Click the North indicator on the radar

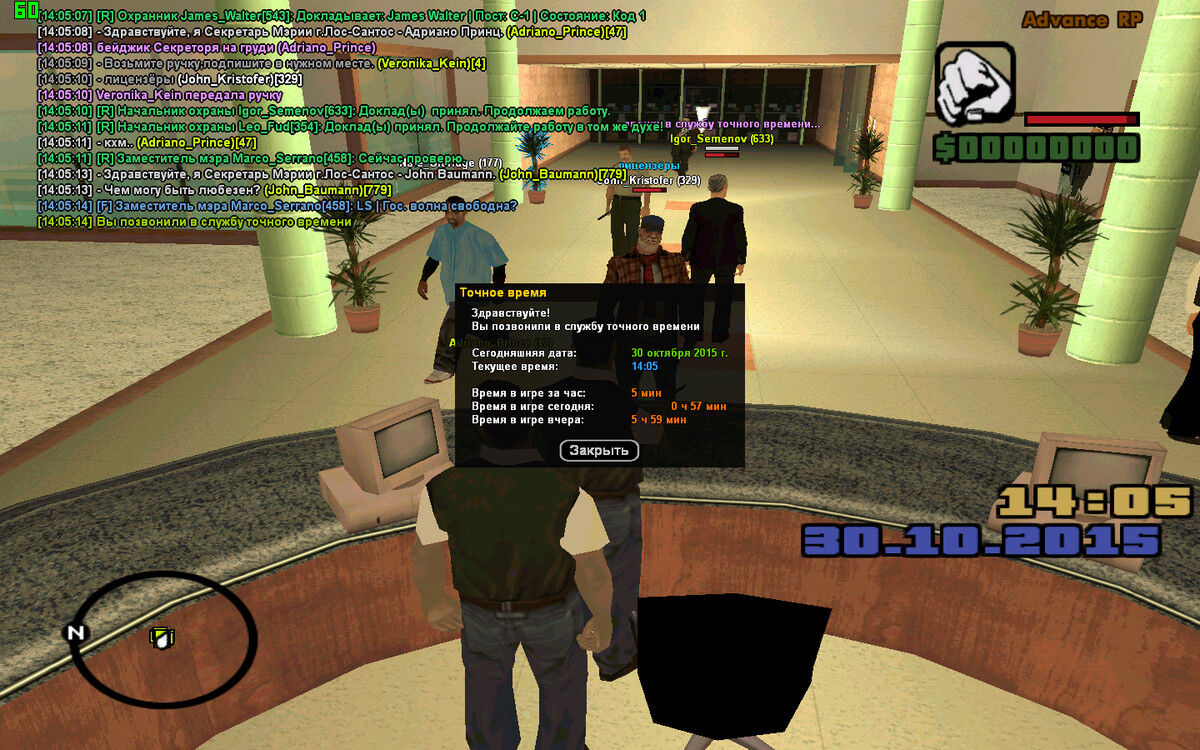(x=75, y=632)
